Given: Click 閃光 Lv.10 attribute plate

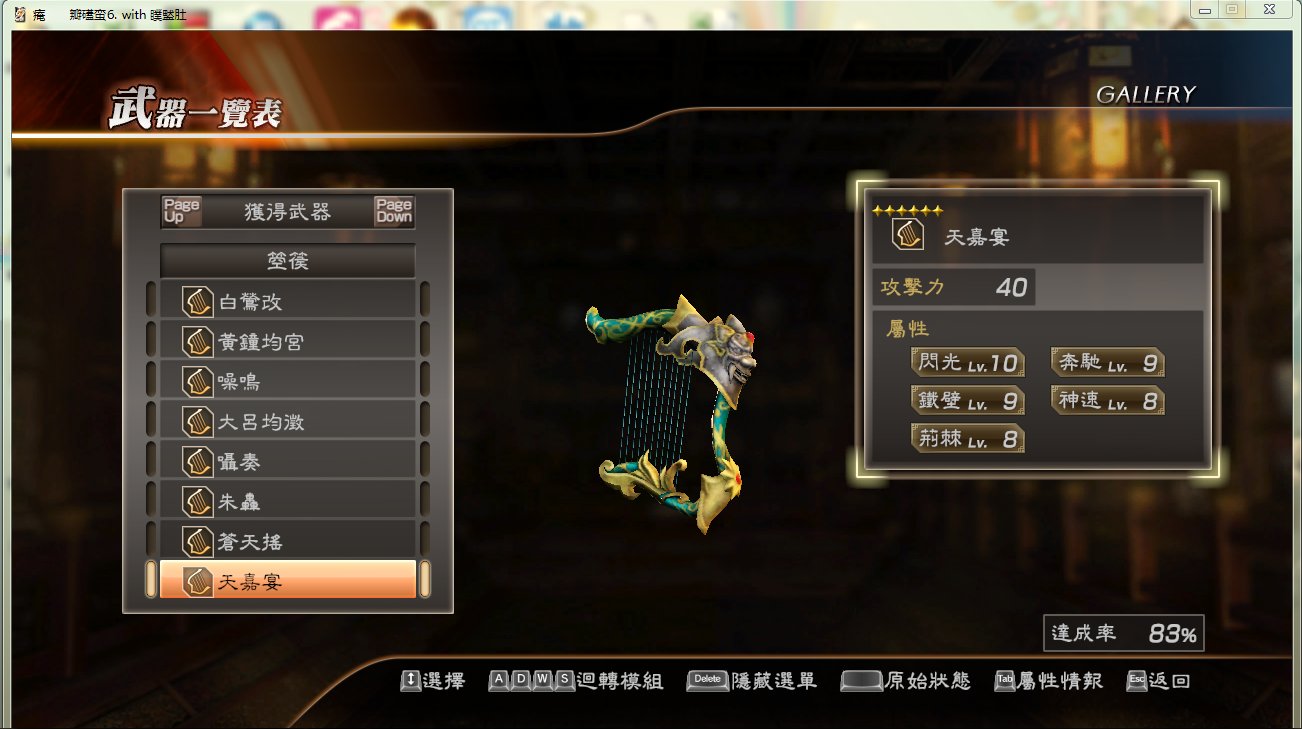Looking at the screenshot, I should pos(966,363).
